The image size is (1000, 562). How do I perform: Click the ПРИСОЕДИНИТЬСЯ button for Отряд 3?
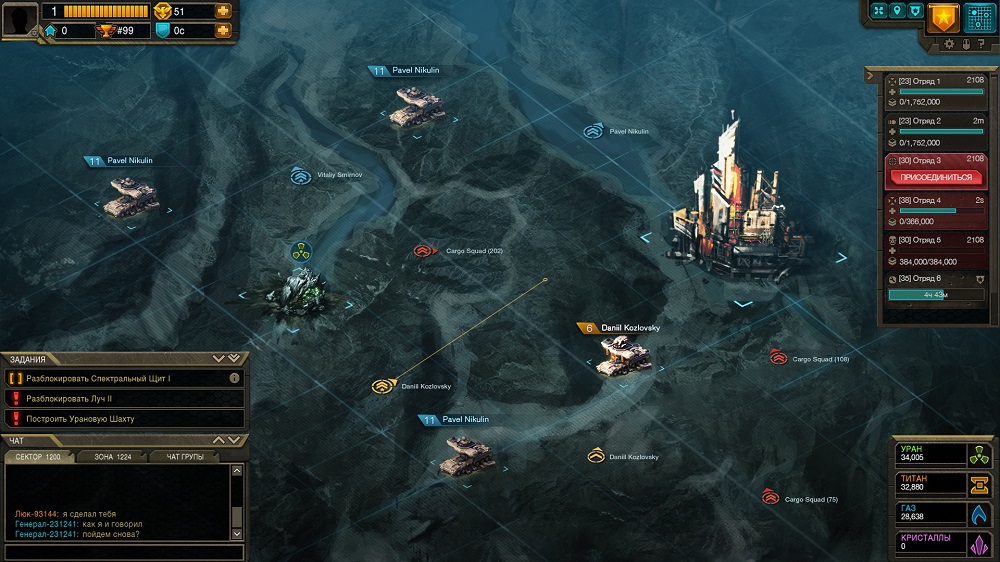pyautogui.click(x=937, y=177)
